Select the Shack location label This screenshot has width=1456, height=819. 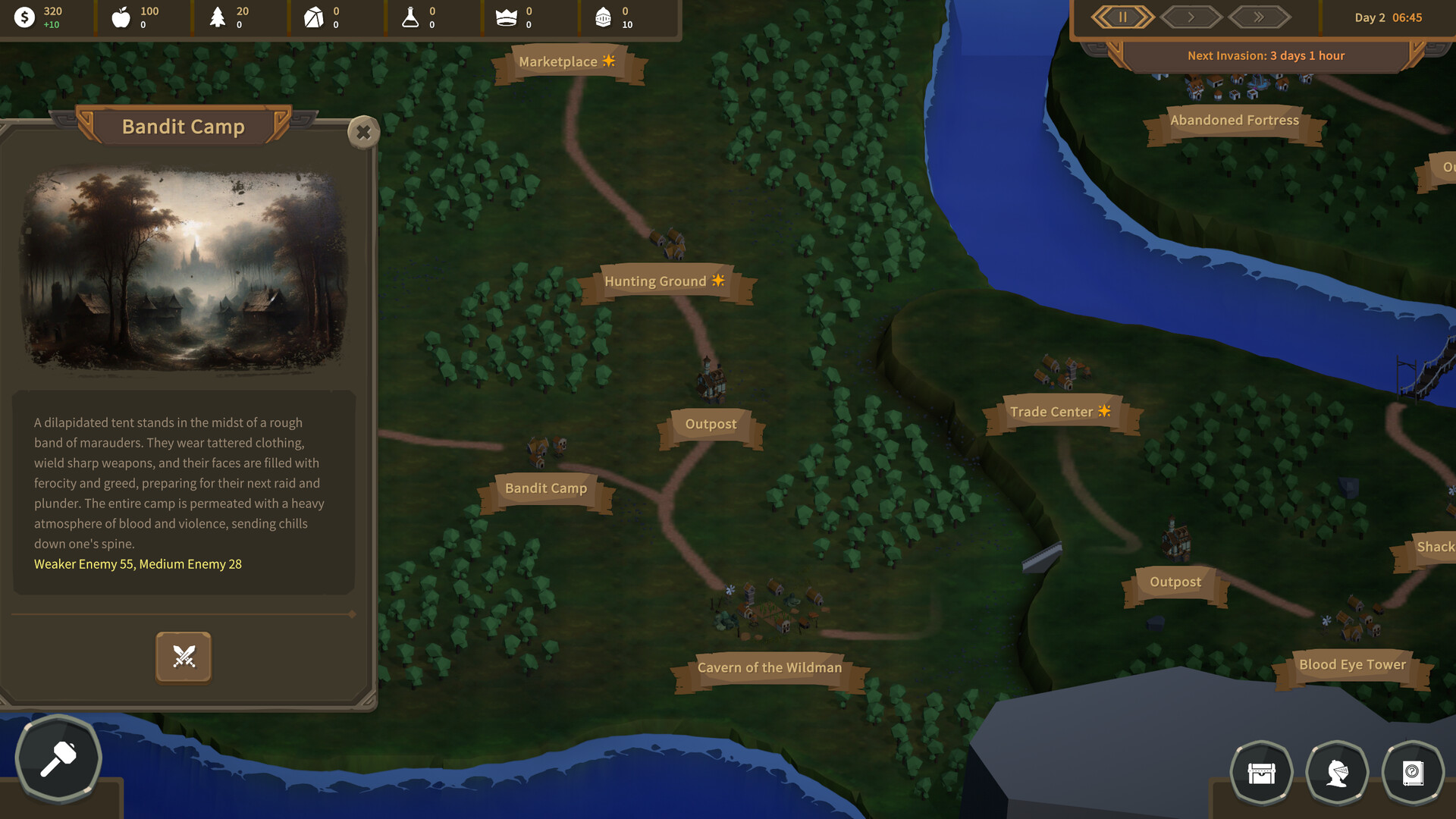coord(1434,547)
